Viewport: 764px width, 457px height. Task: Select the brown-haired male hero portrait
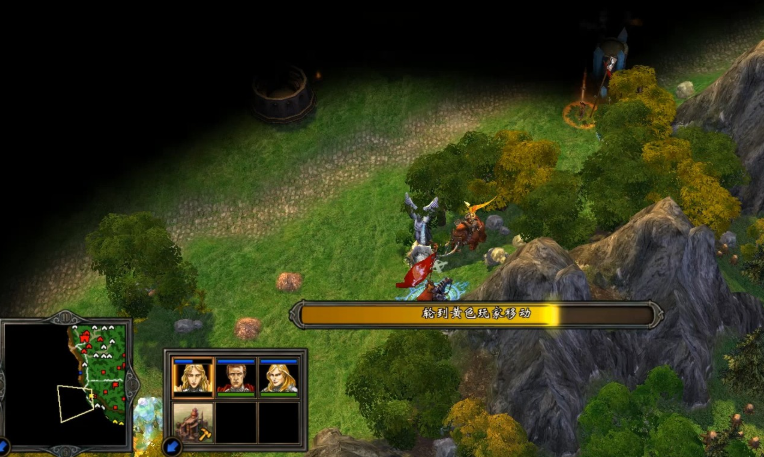coord(236,376)
